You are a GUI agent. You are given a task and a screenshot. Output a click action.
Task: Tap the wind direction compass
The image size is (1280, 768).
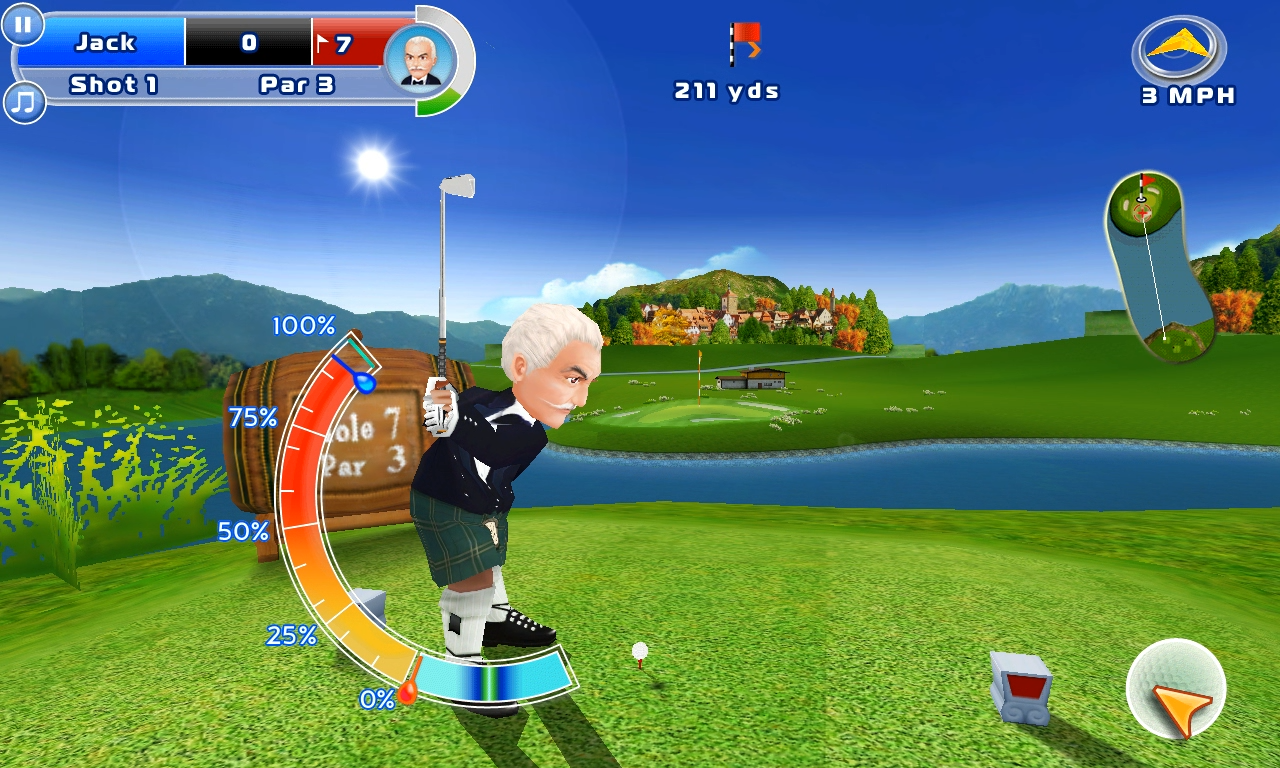pos(1179,50)
